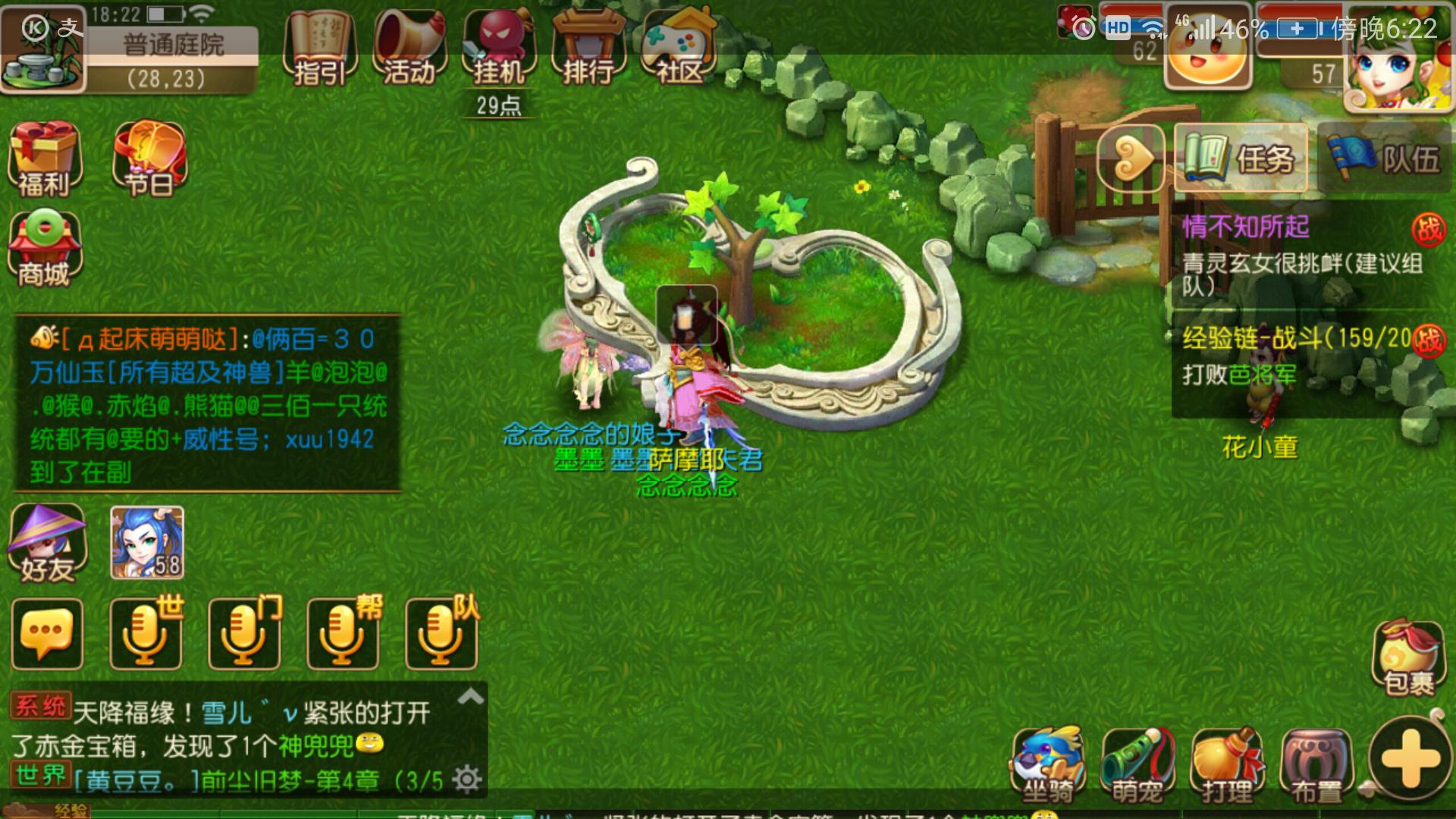Tap the 打理 broom button
The width and height of the screenshot is (1456, 819).
(1227, 764)
